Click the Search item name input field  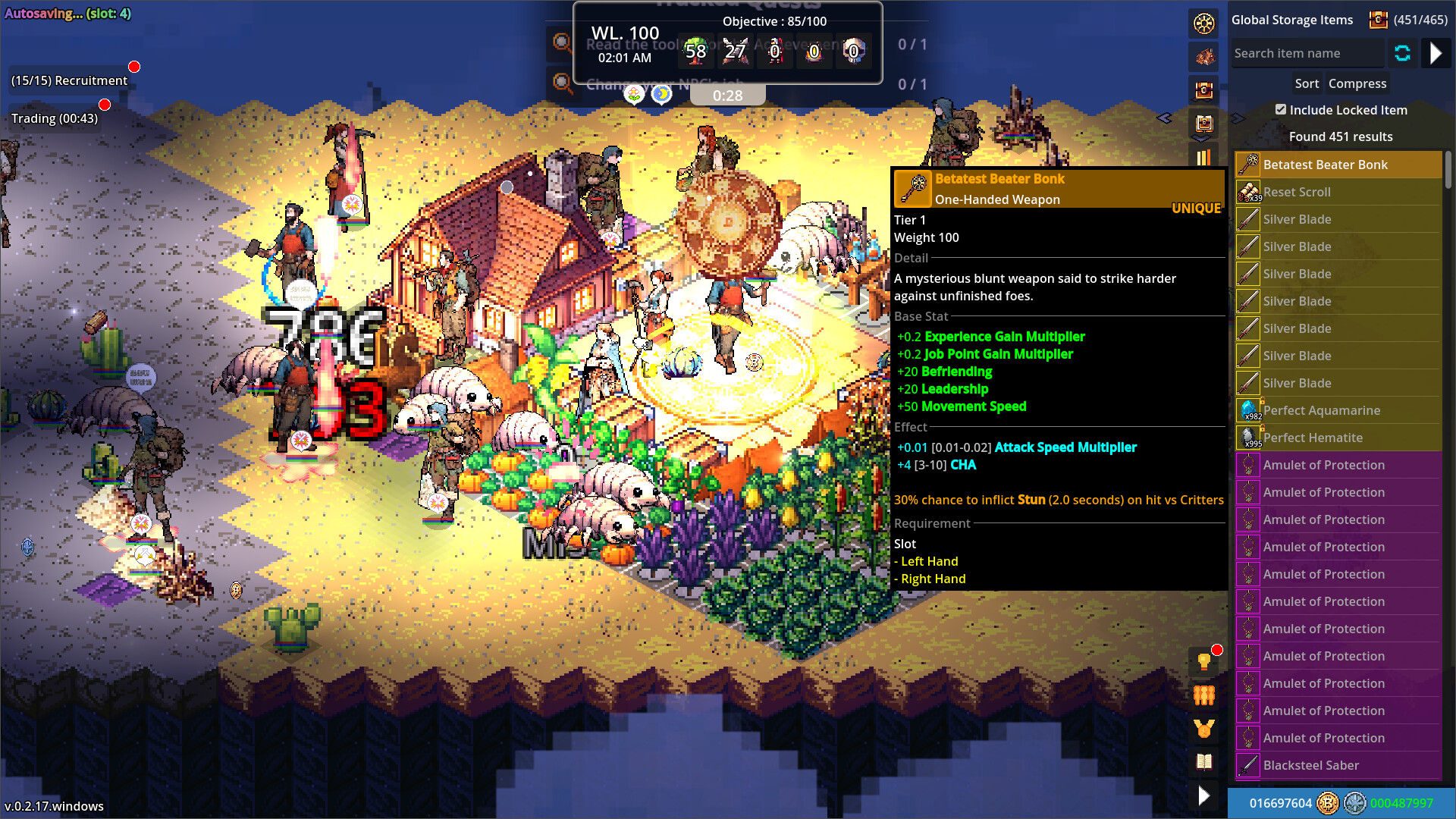(x=1306, y=52)
